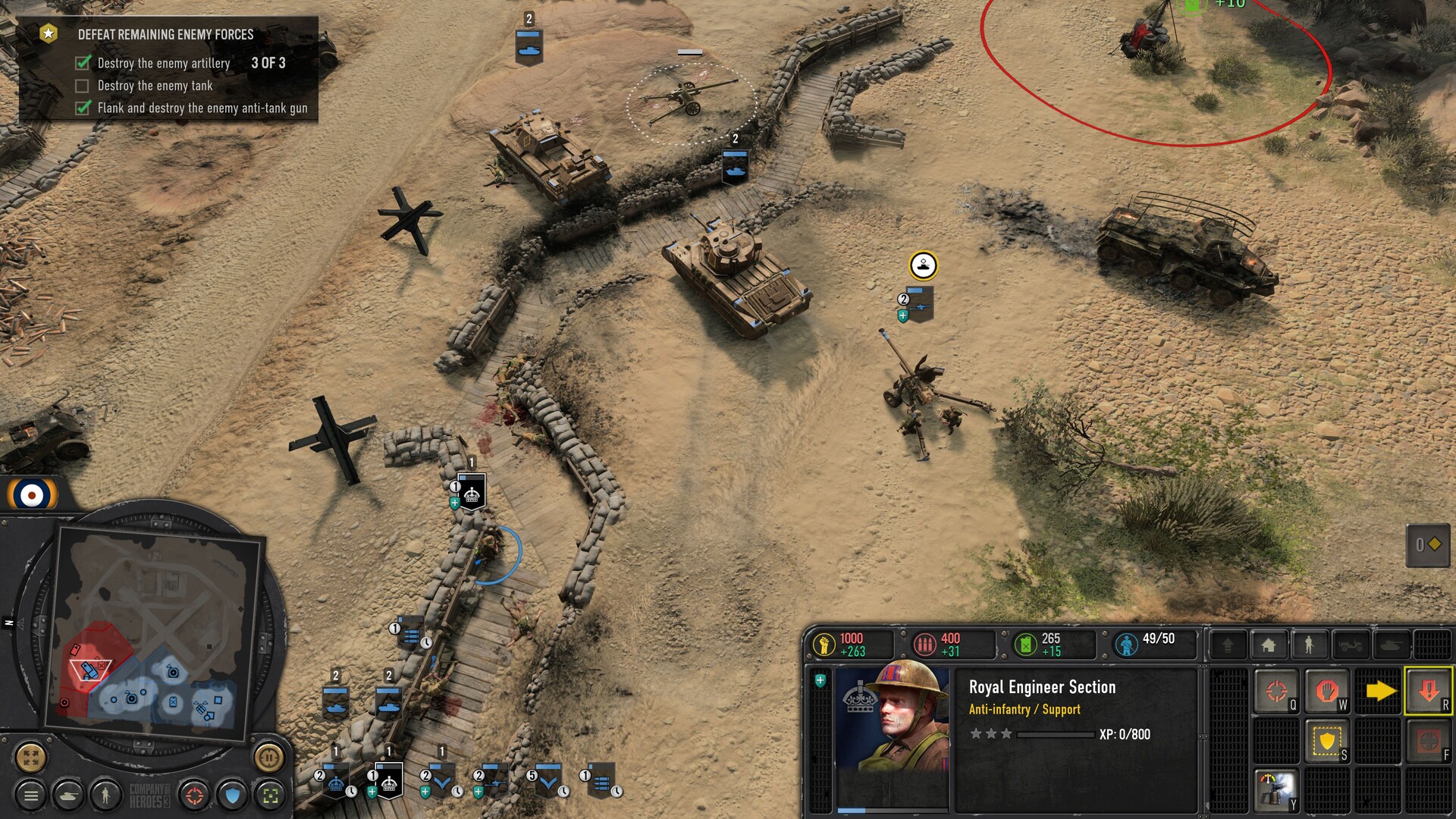
Task: Click the red stop hand command
Action: (x=1327, y=691)
